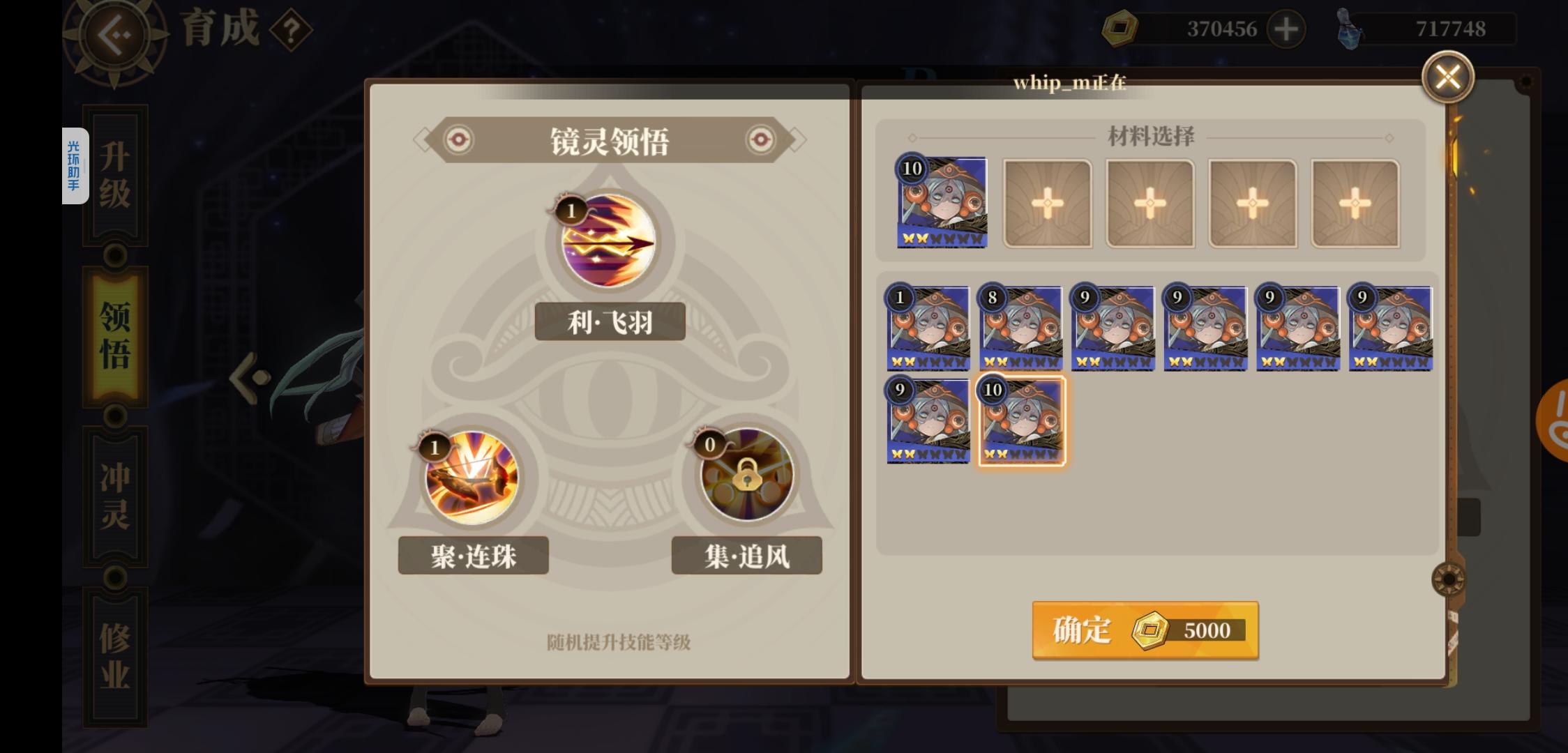
Task: Select the 利·飞羽 skill icon
Action: pyautogui.click(x=609, y=242)
